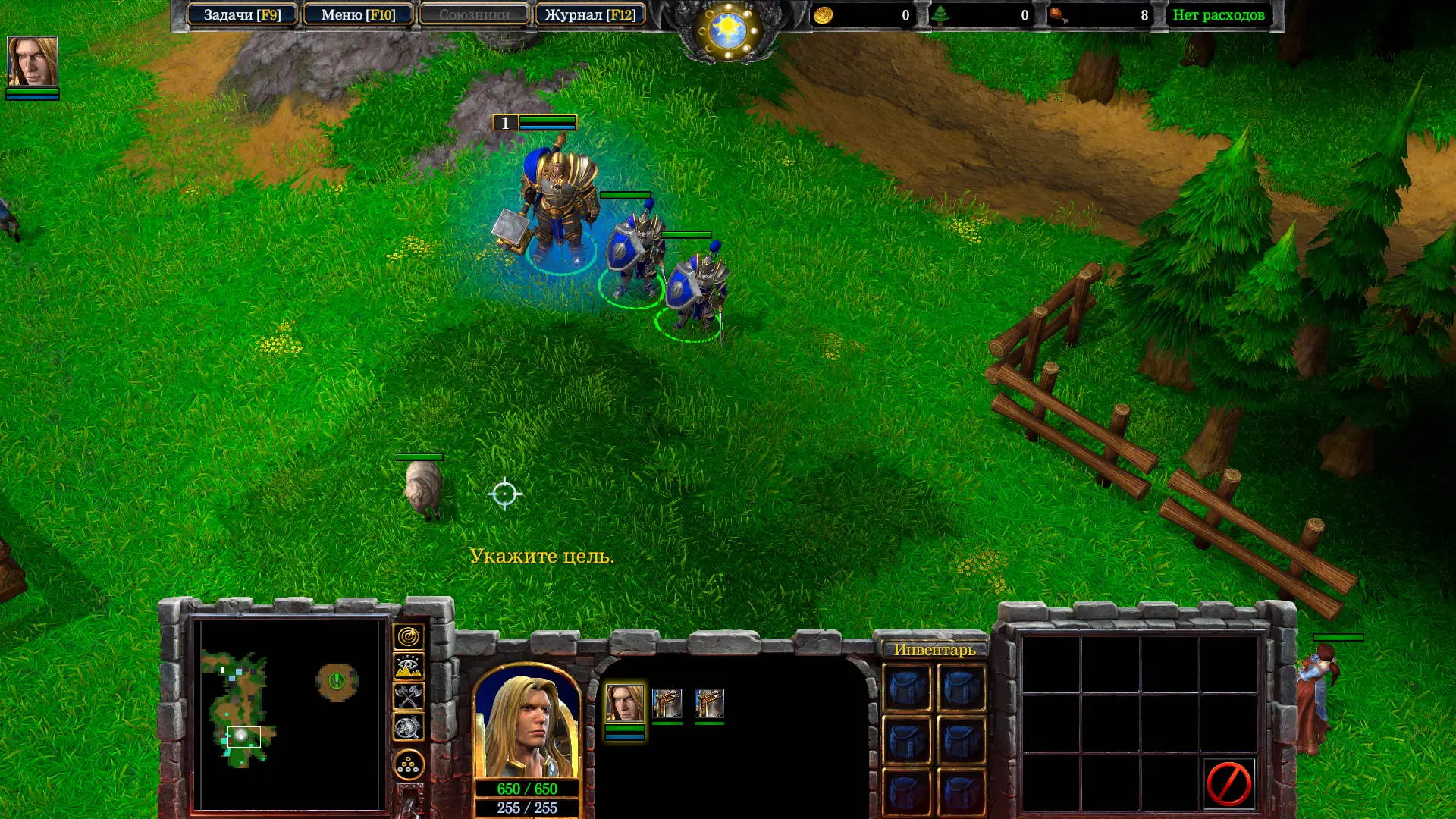The width and height of the screenshot is (1456, 819).
Task: Open the Меню game menu
Action: 358,14
